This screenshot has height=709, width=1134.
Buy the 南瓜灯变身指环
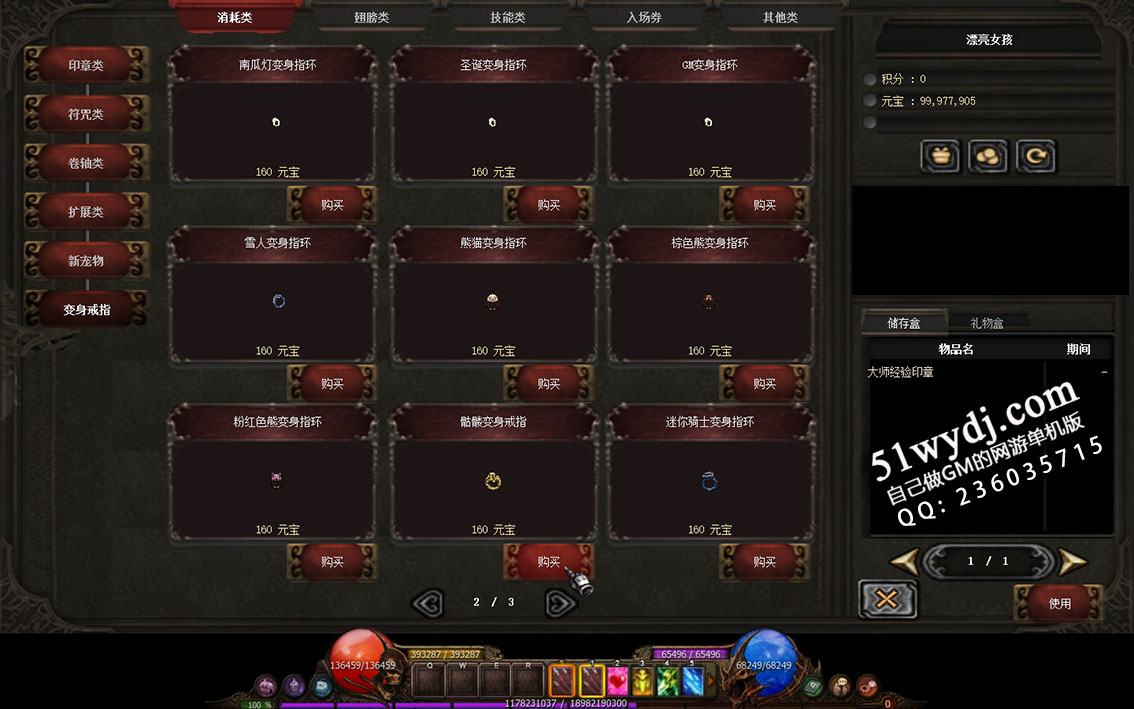coord(332,205)
